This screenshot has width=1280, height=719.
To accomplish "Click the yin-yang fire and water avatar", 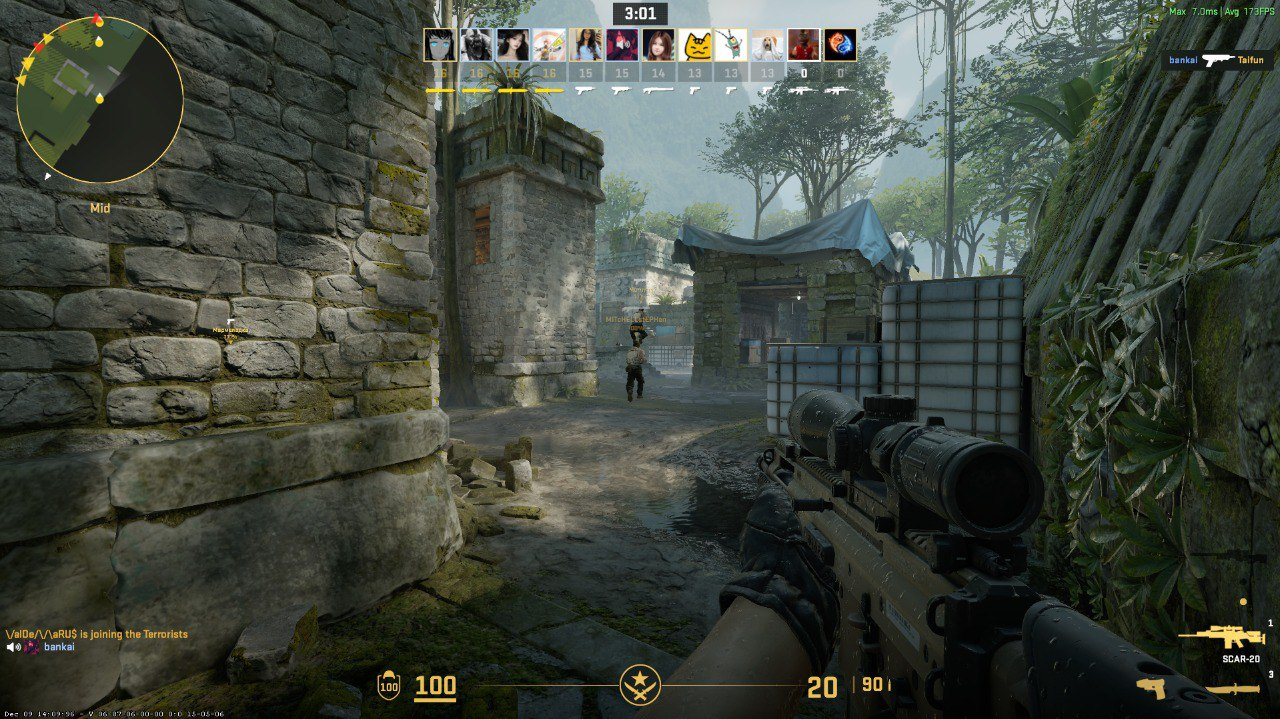I will pos(840,45).
